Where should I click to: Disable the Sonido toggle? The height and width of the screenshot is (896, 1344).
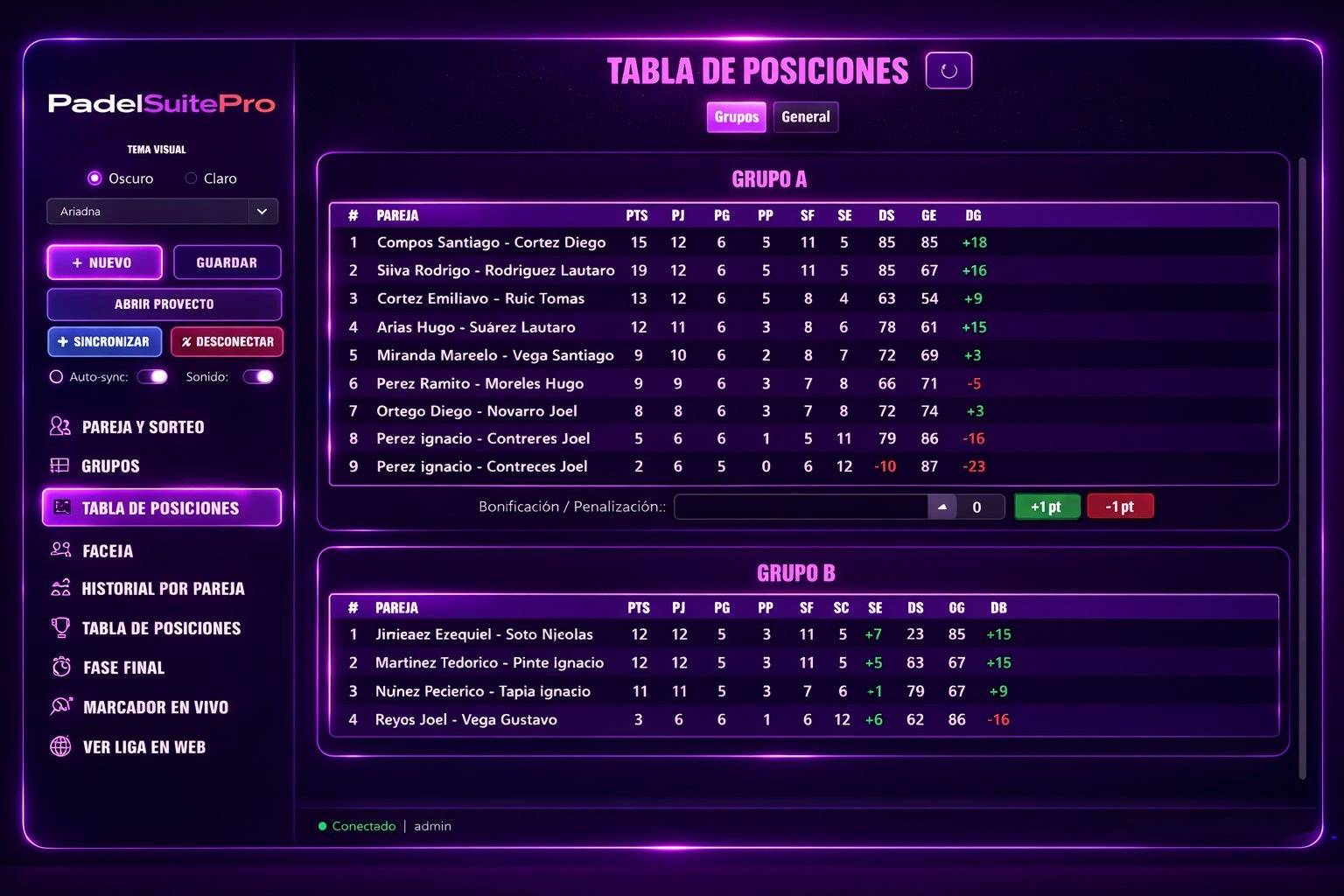point(258,375)
